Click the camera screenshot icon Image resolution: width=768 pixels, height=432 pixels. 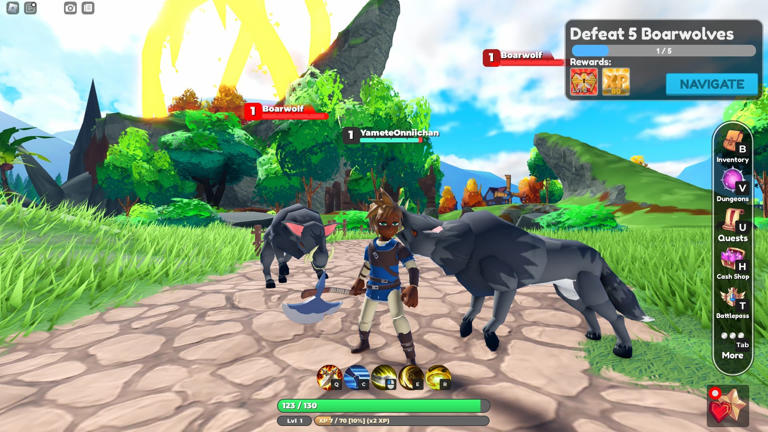[70, 8]
